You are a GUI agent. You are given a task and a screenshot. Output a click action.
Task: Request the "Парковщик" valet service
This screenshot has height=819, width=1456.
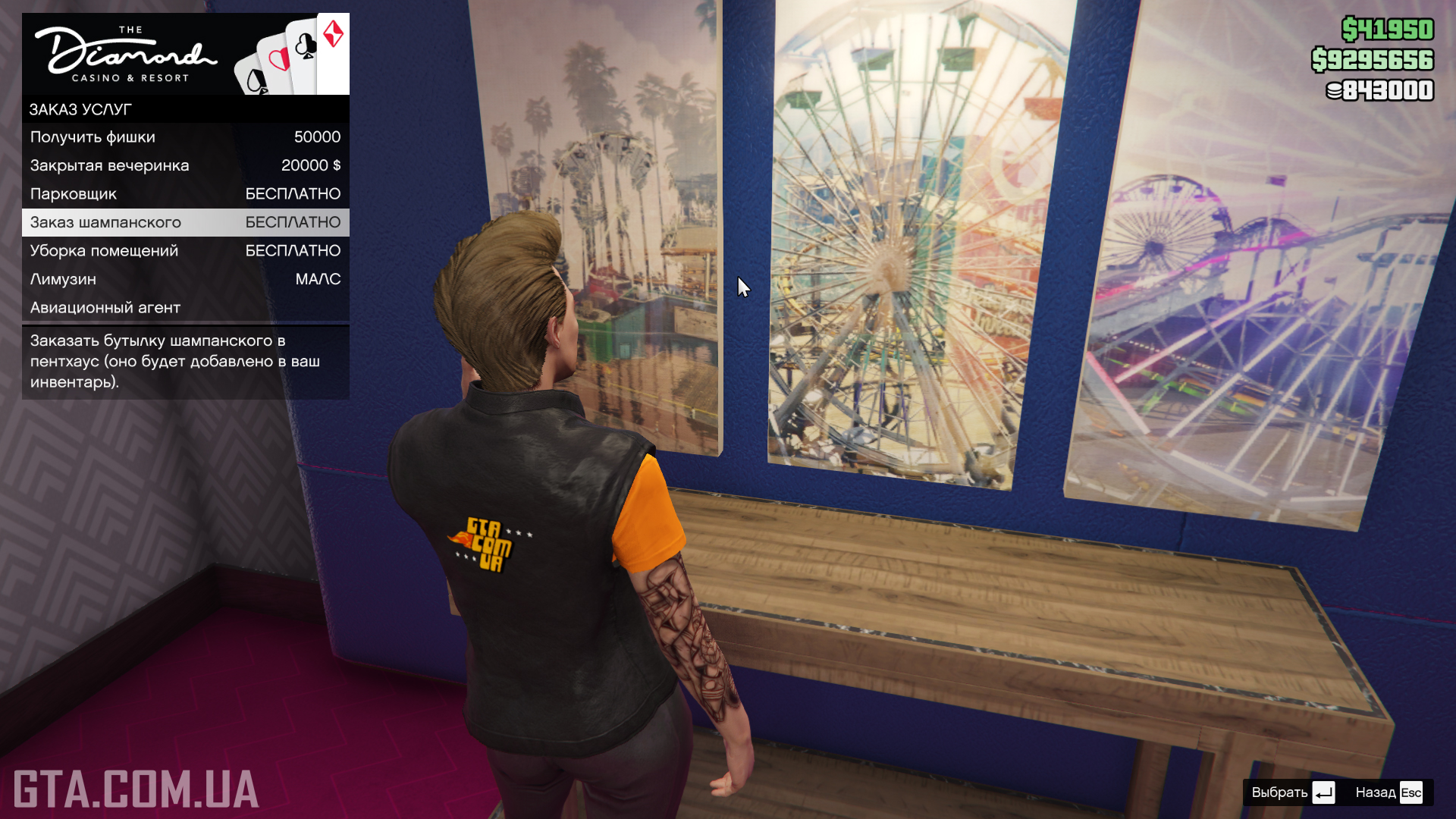pos(185,194)
